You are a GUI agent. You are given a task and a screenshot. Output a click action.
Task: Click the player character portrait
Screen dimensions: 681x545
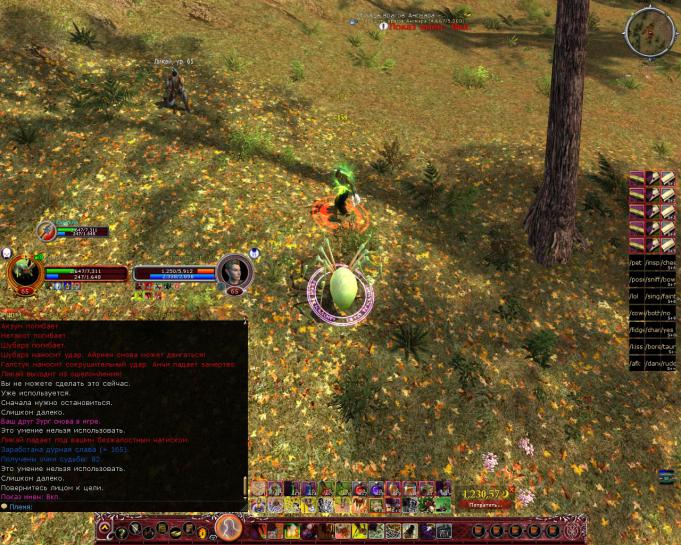24,272
